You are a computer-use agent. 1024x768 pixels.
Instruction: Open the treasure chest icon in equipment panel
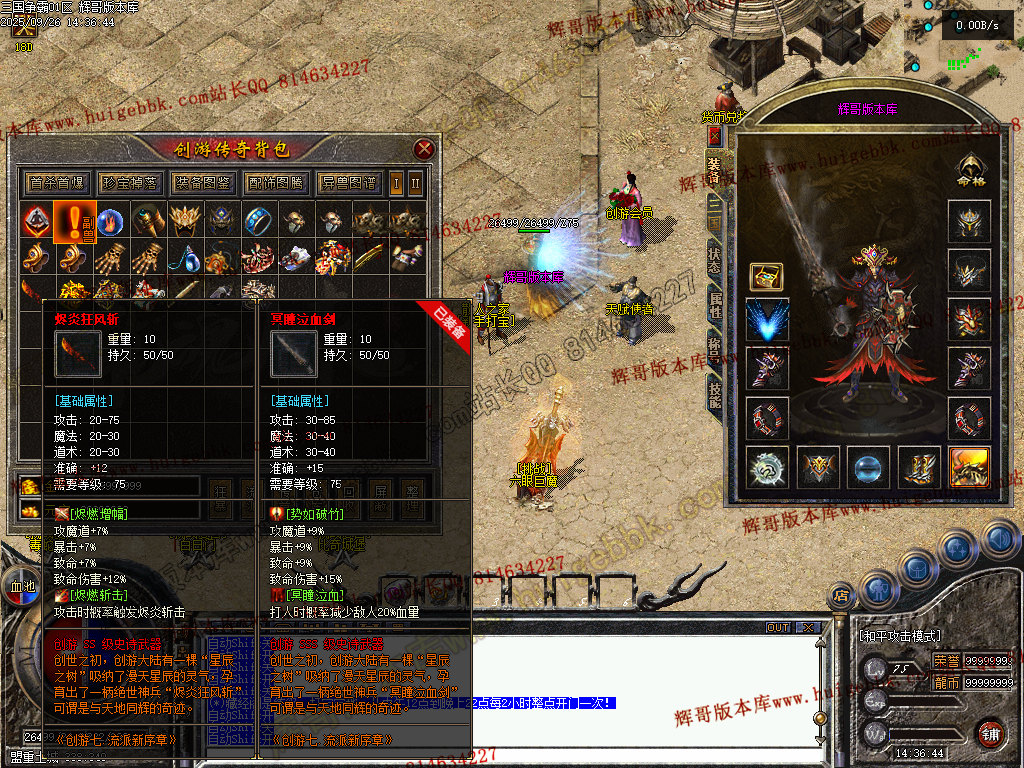[x=766, y=276]
